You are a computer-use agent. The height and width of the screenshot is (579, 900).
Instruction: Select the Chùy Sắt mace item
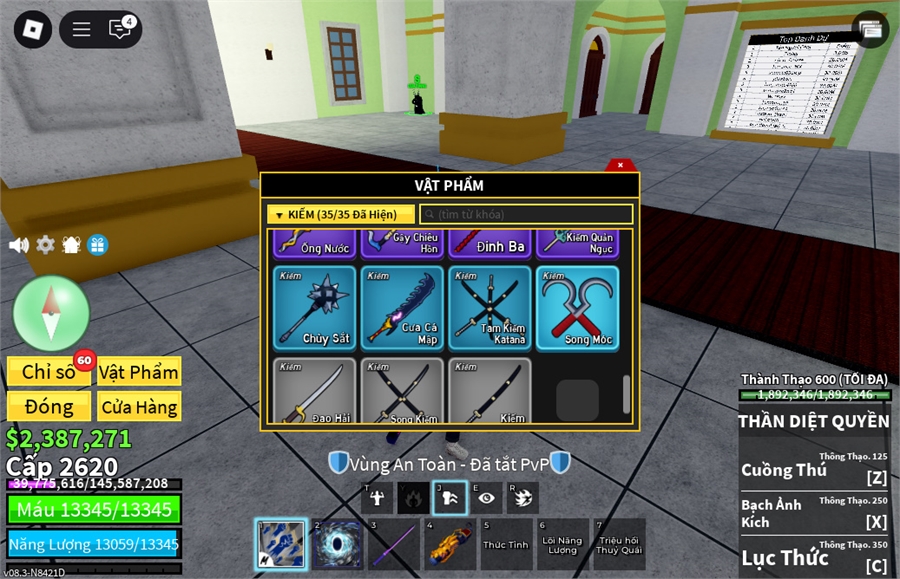pyautogui.click(x=314, y=307)
